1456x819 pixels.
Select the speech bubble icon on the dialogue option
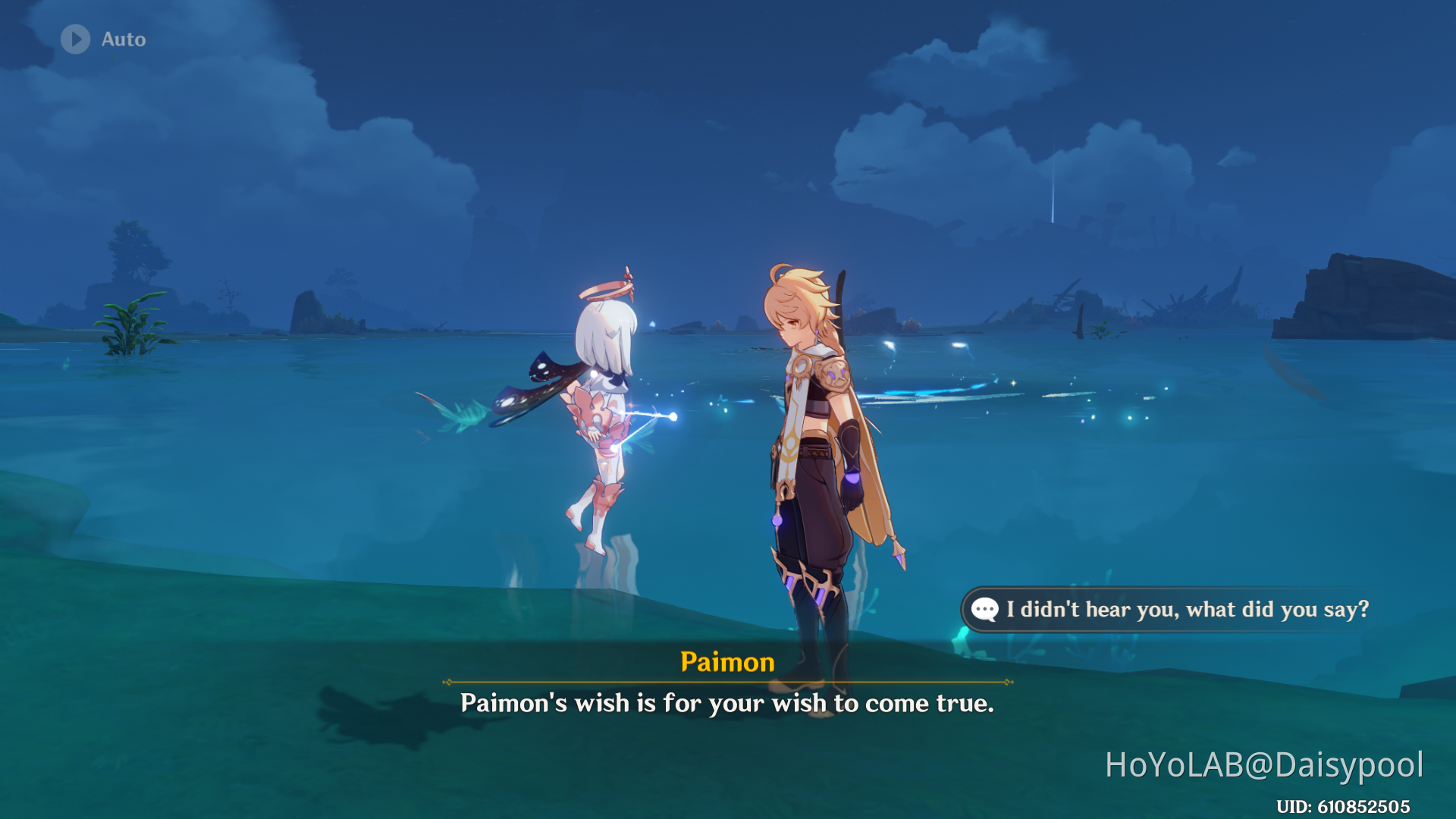click(984, 609)
